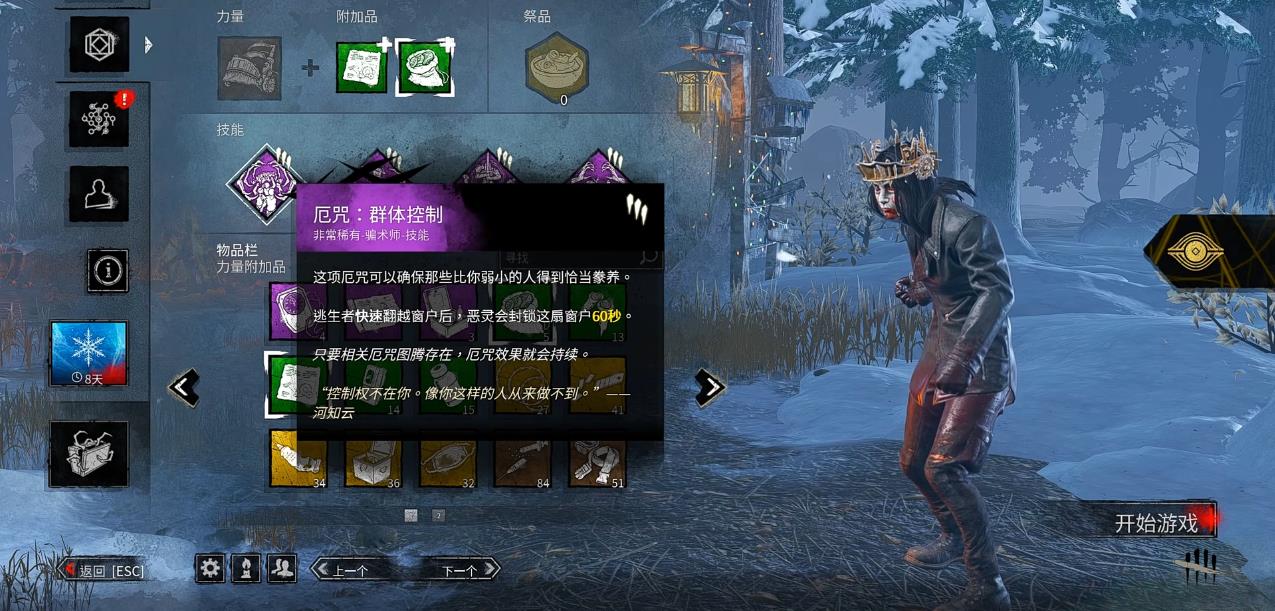Open the gift box store tile
Screen dimensions: 1275x611
[x=89, y=454]
